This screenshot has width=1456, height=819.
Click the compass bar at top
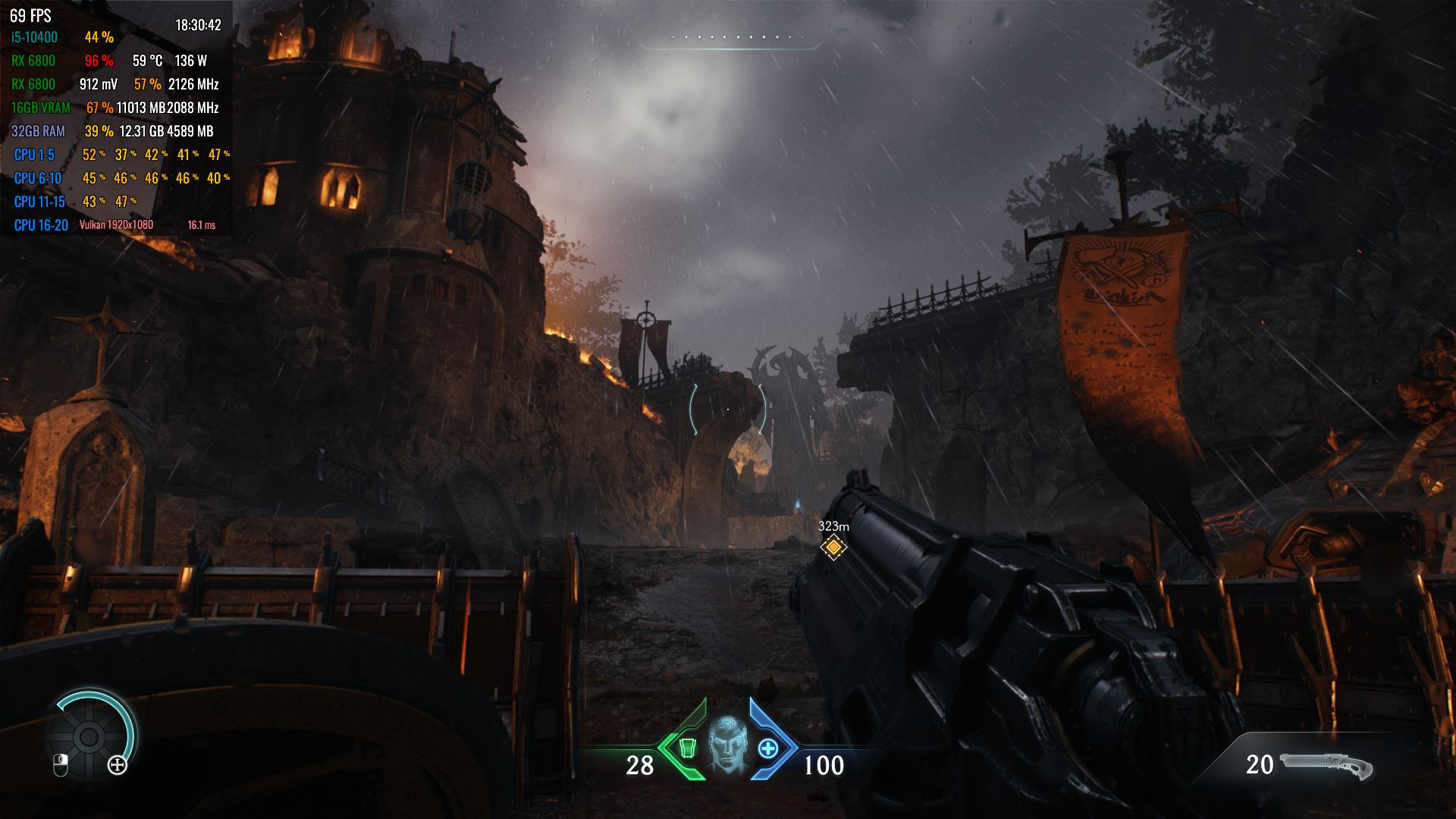(729, 38)
